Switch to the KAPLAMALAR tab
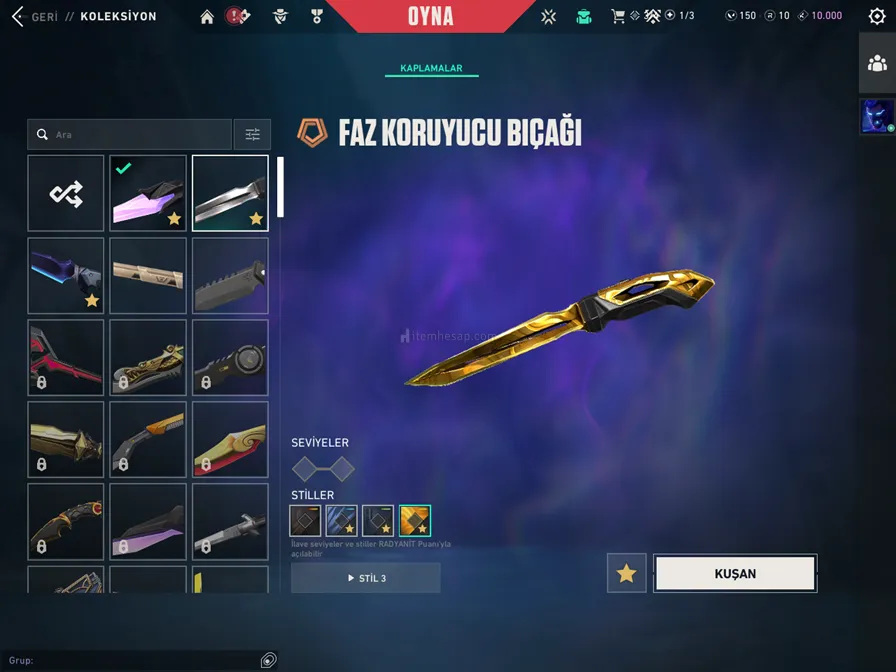 point(431,68)
